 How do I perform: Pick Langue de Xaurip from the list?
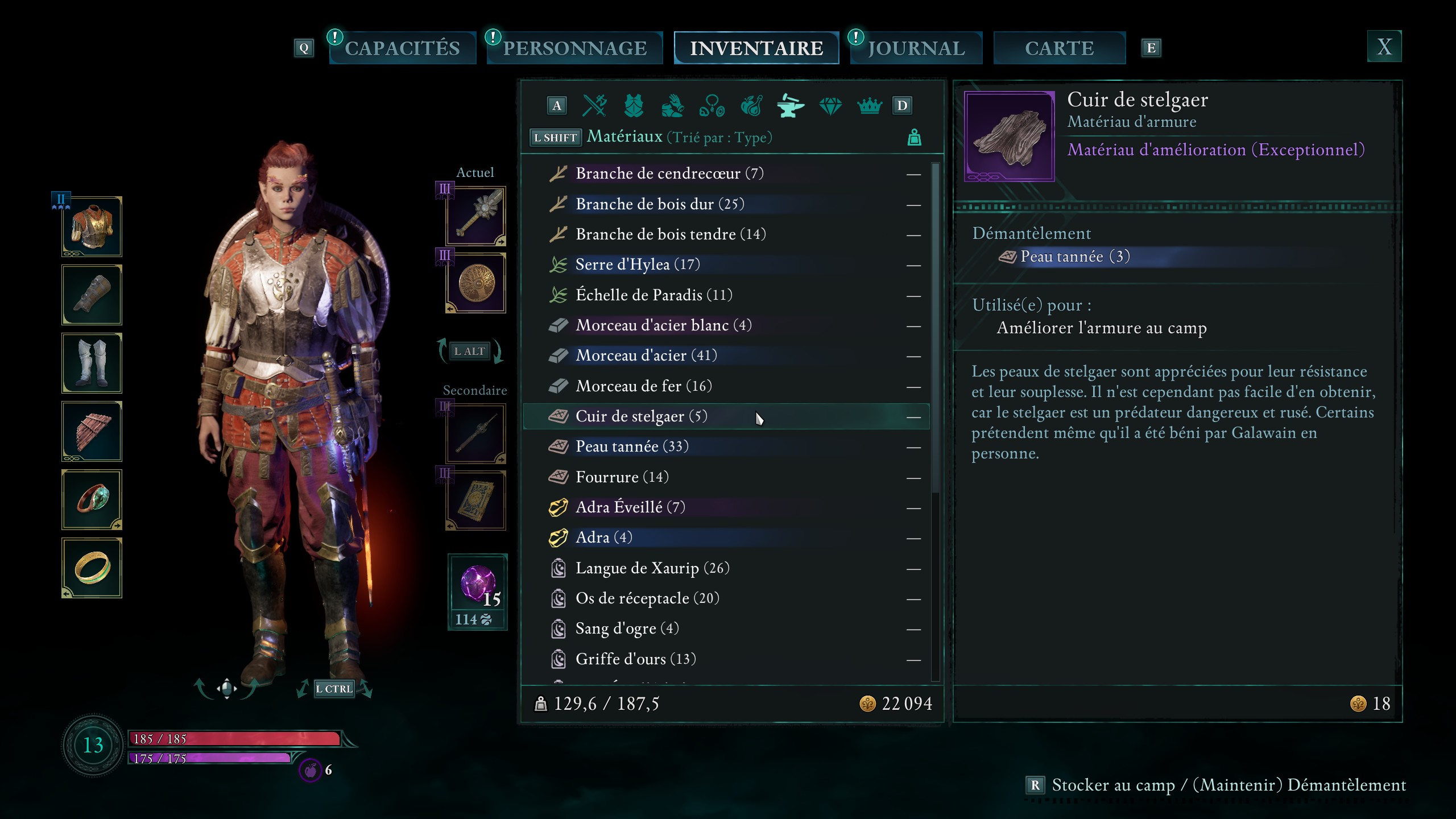pyautogui.click(x=652, y=568)
